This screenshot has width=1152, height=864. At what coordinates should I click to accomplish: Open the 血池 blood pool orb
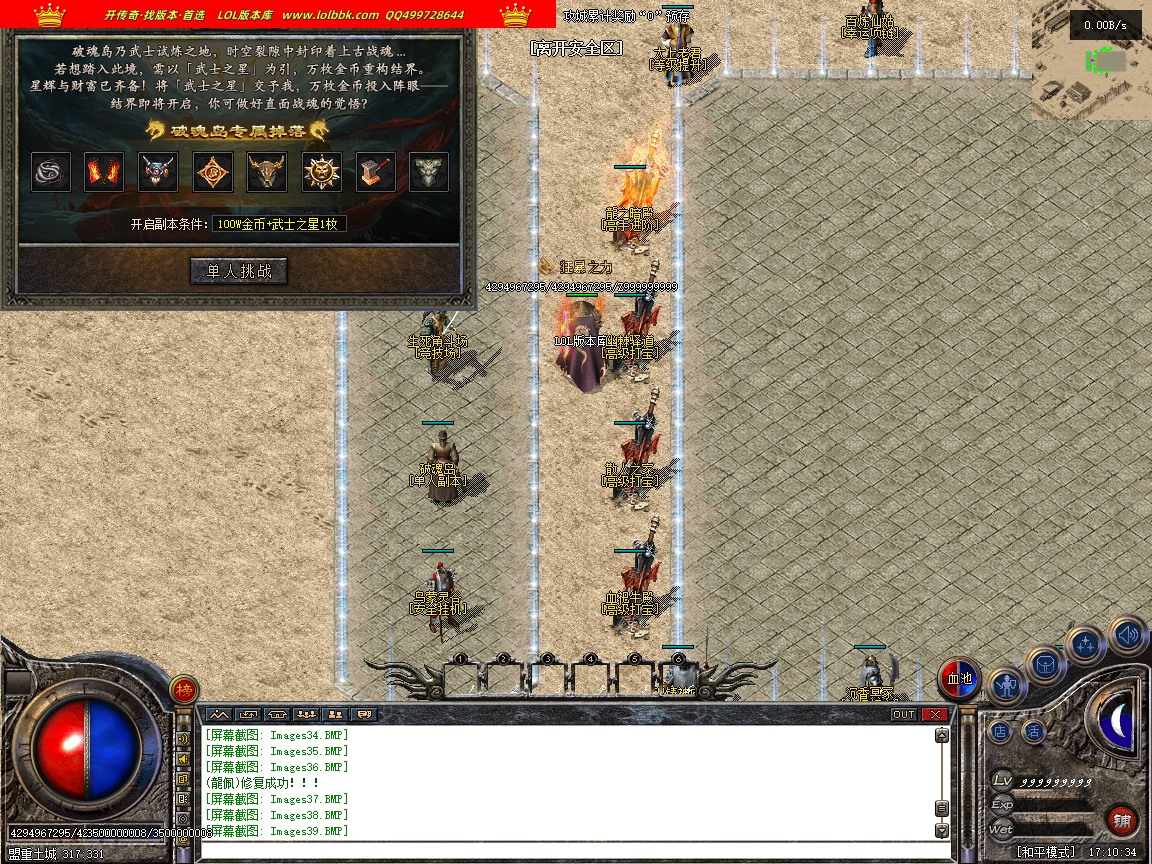click(960, 679)
